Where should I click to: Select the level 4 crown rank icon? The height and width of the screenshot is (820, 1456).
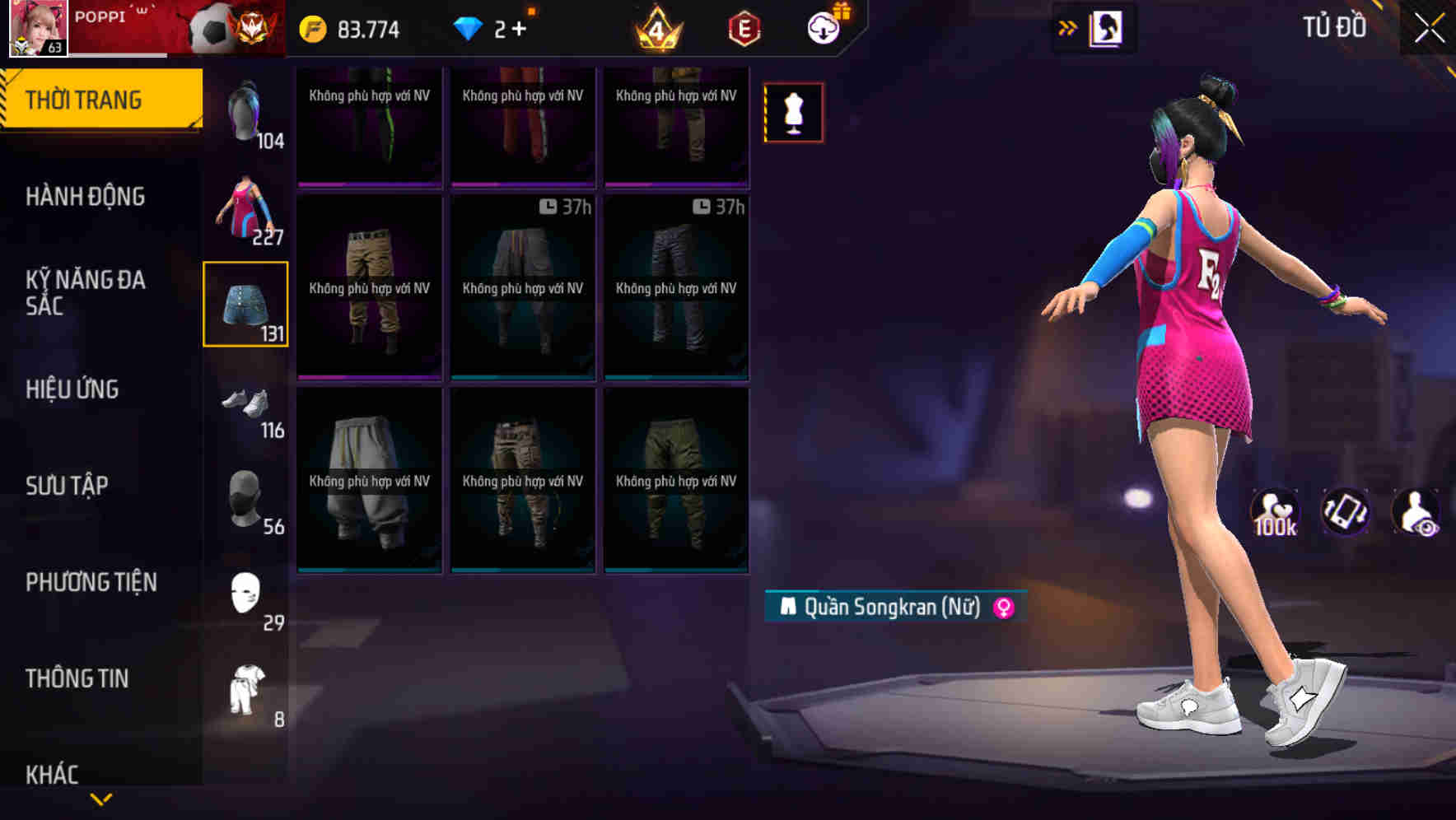[659, 29]
